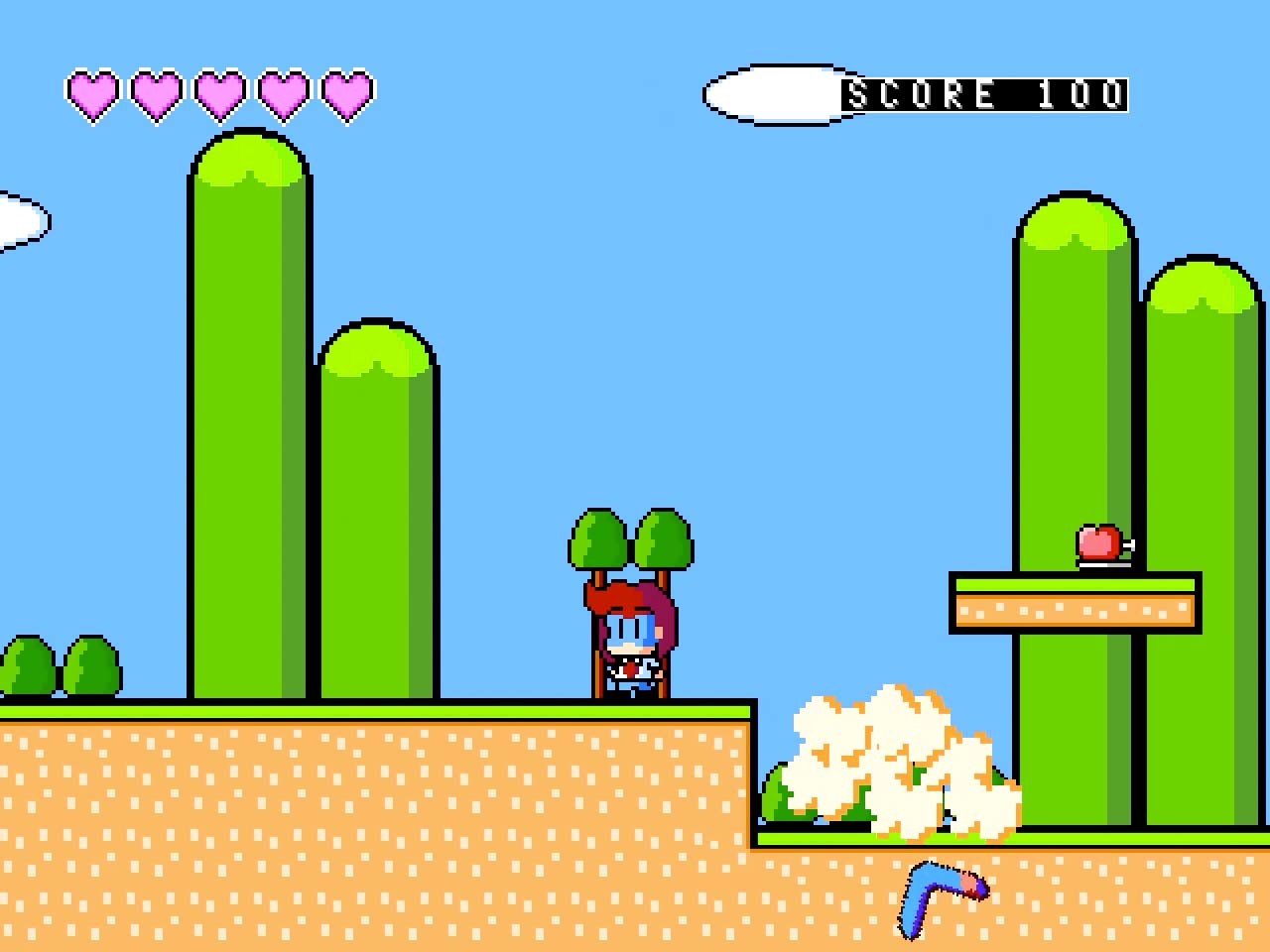Toggle the tall left green pipe

[x=248, y=416]
